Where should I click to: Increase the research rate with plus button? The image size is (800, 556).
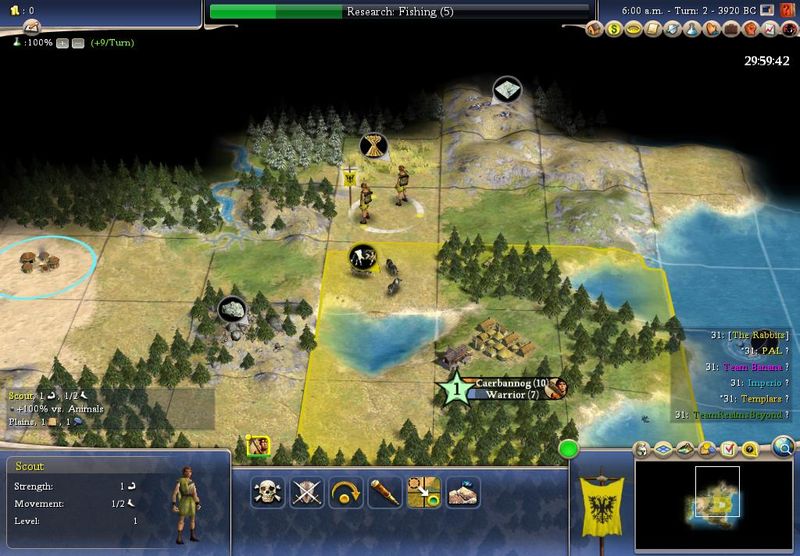point(61,44)
